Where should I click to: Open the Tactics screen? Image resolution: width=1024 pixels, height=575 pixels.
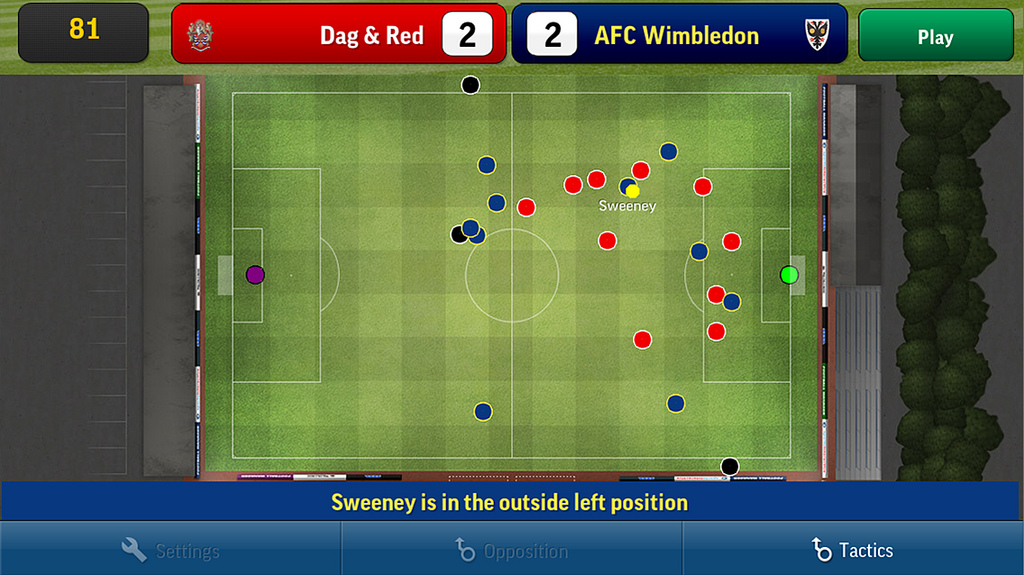tap(852, 550)
